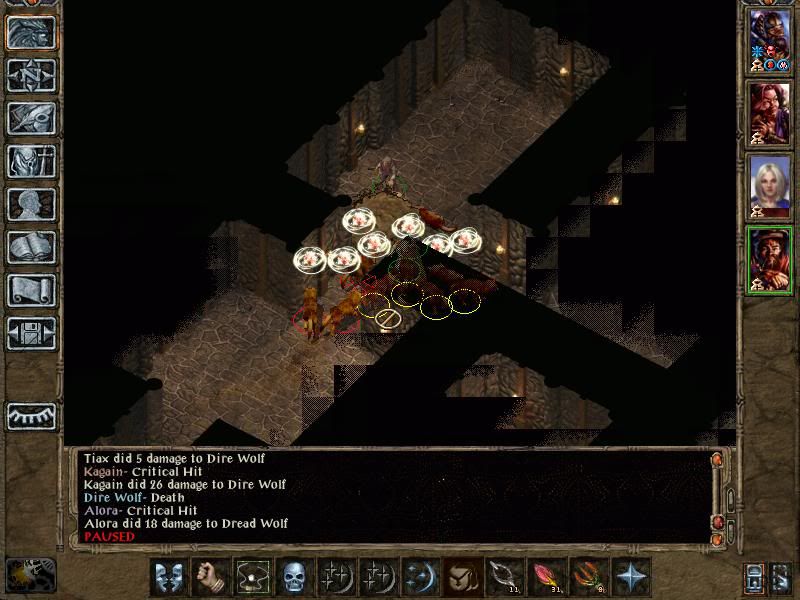Select the helmeted dwarf portrait
The width and height of the screenshot is (800, 600).
(x=769, y=38)
